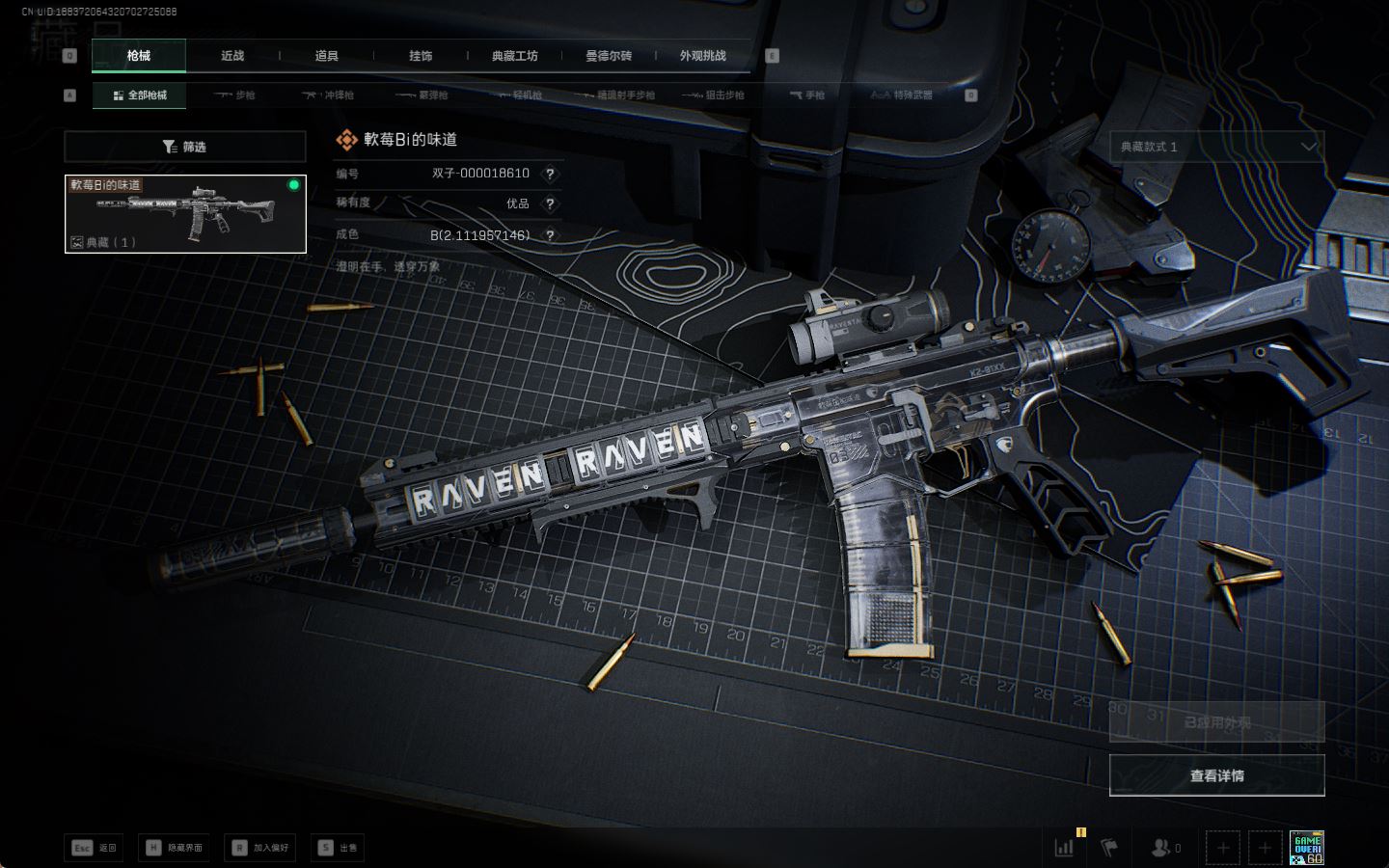
Task: Select the 挂饰 charms tab
Action: 421,56
